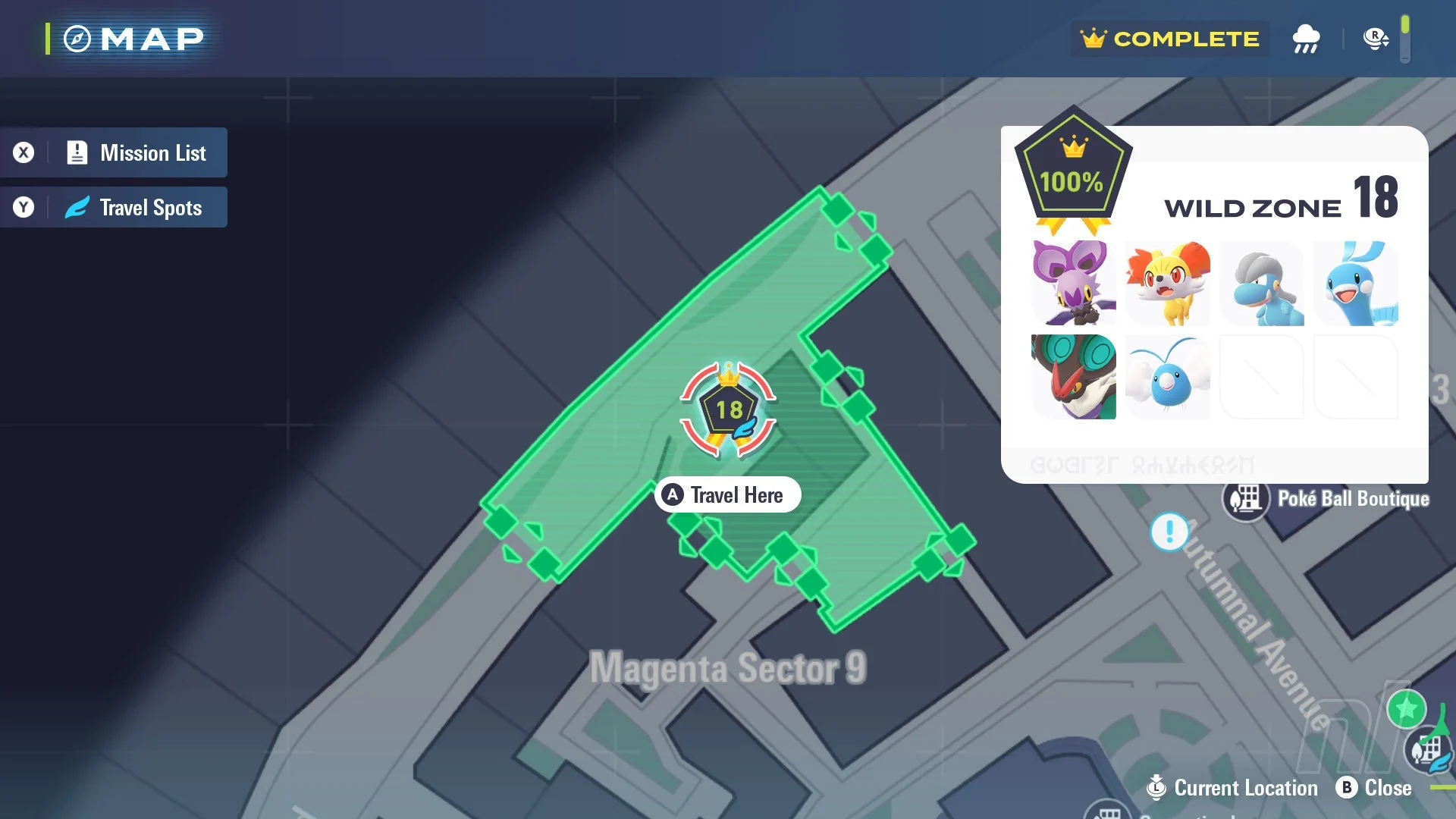Select the Poké Ball Boutique map icon
The image size is (1456, 819).
pos(1245,499)
